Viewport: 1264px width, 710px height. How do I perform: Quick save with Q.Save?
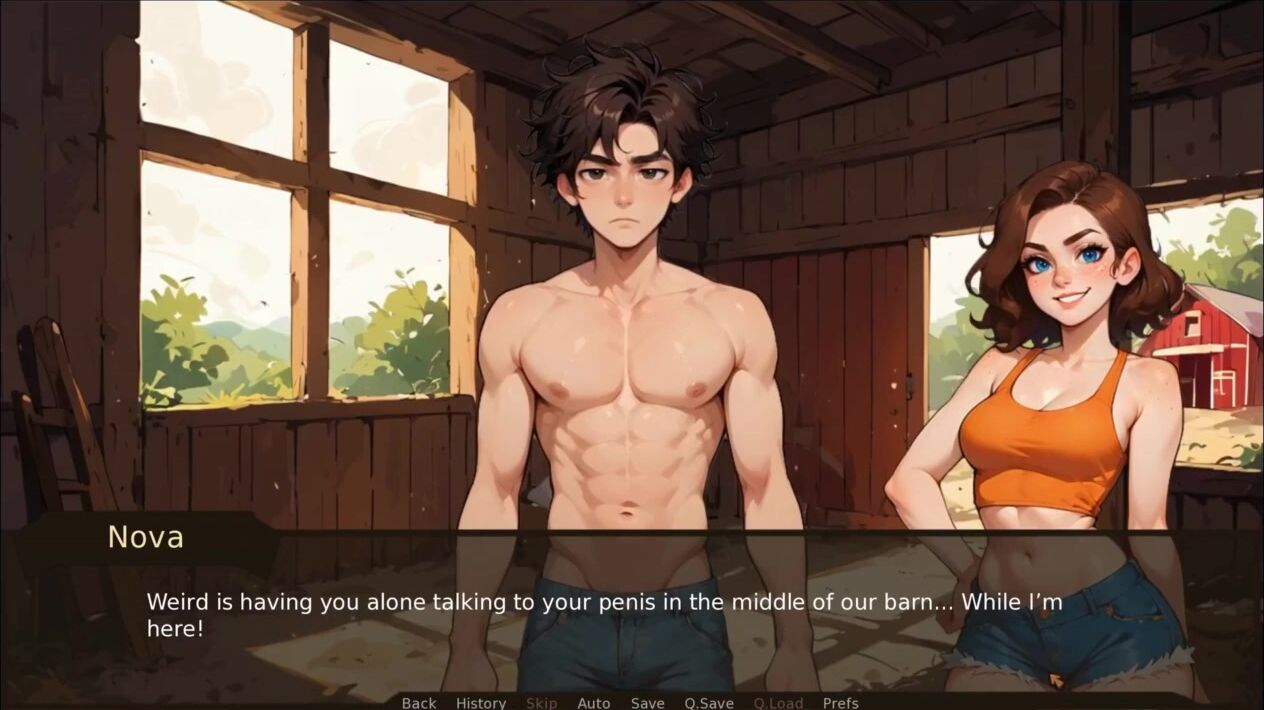coord(709,702)
